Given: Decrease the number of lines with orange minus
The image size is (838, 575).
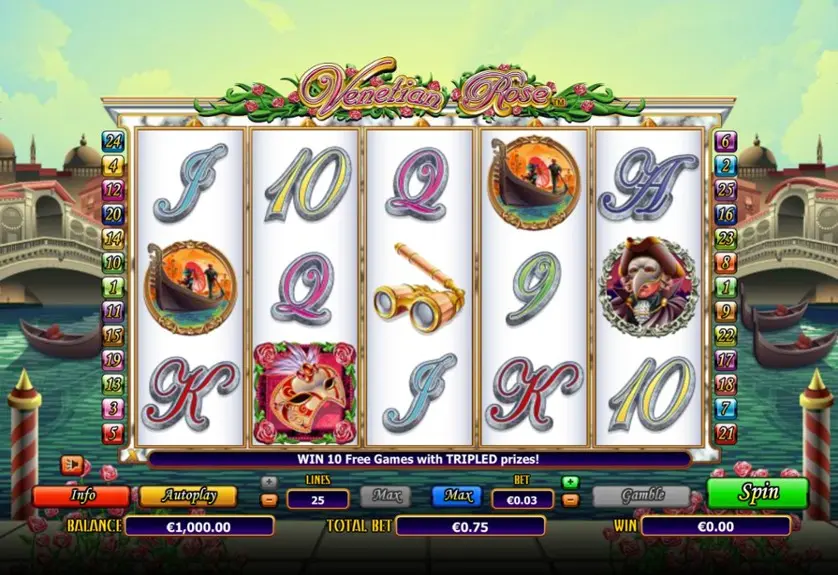Looking at the screenshot, I should (269, 499).
